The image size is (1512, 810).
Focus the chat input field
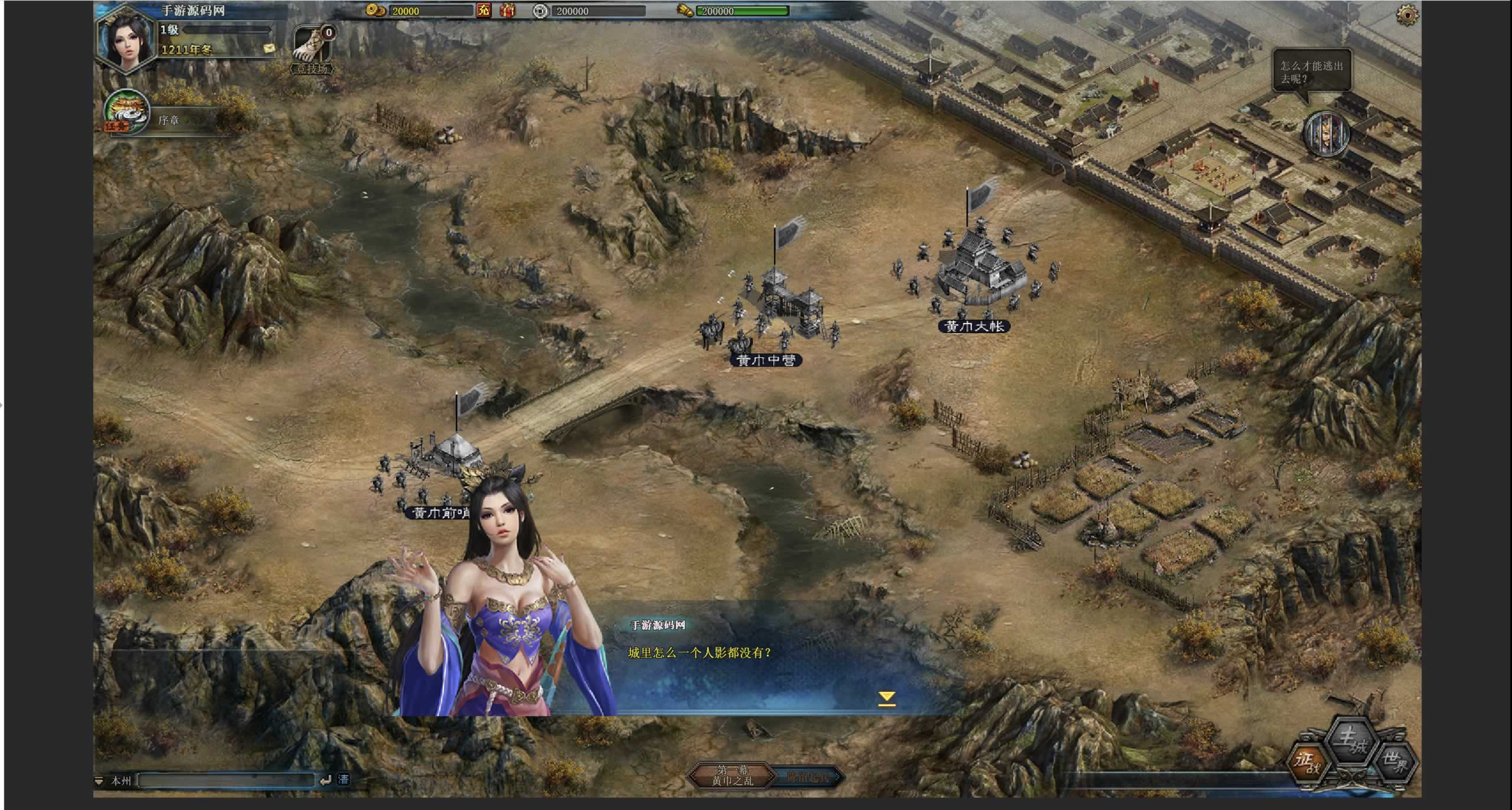tap(226, 780)
